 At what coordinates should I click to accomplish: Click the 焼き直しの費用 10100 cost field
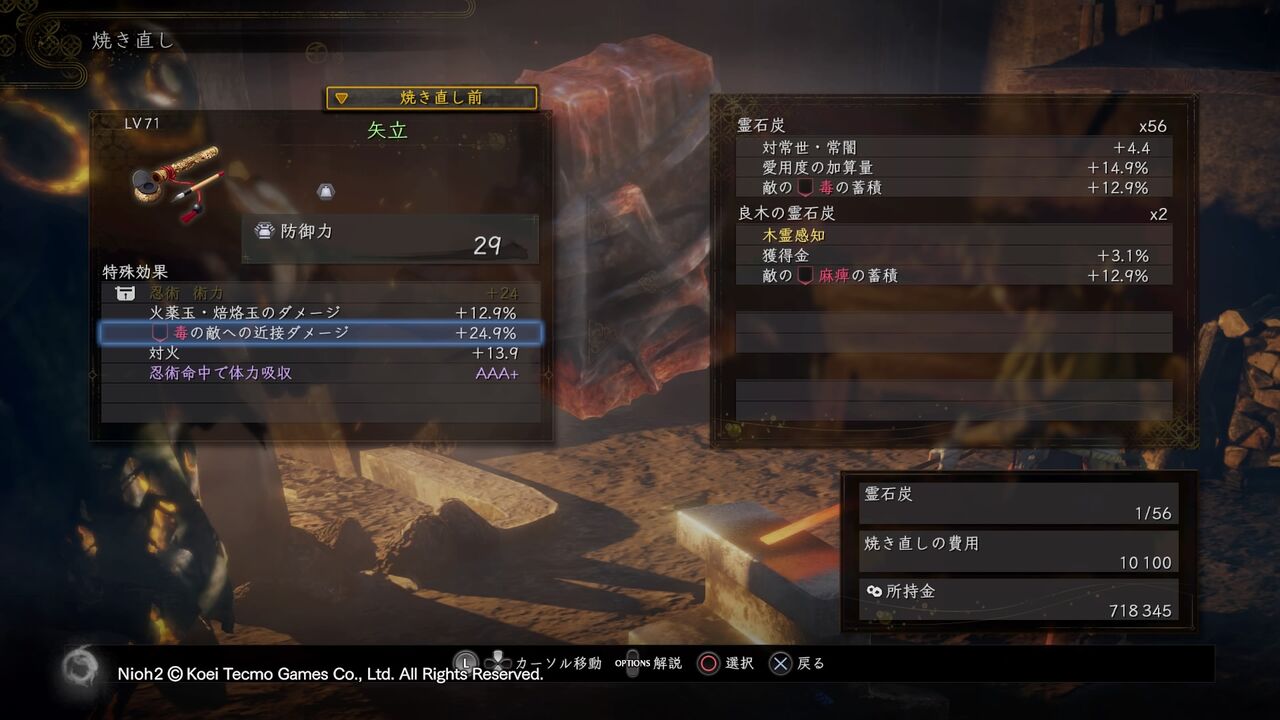(x=1018, y=551)
